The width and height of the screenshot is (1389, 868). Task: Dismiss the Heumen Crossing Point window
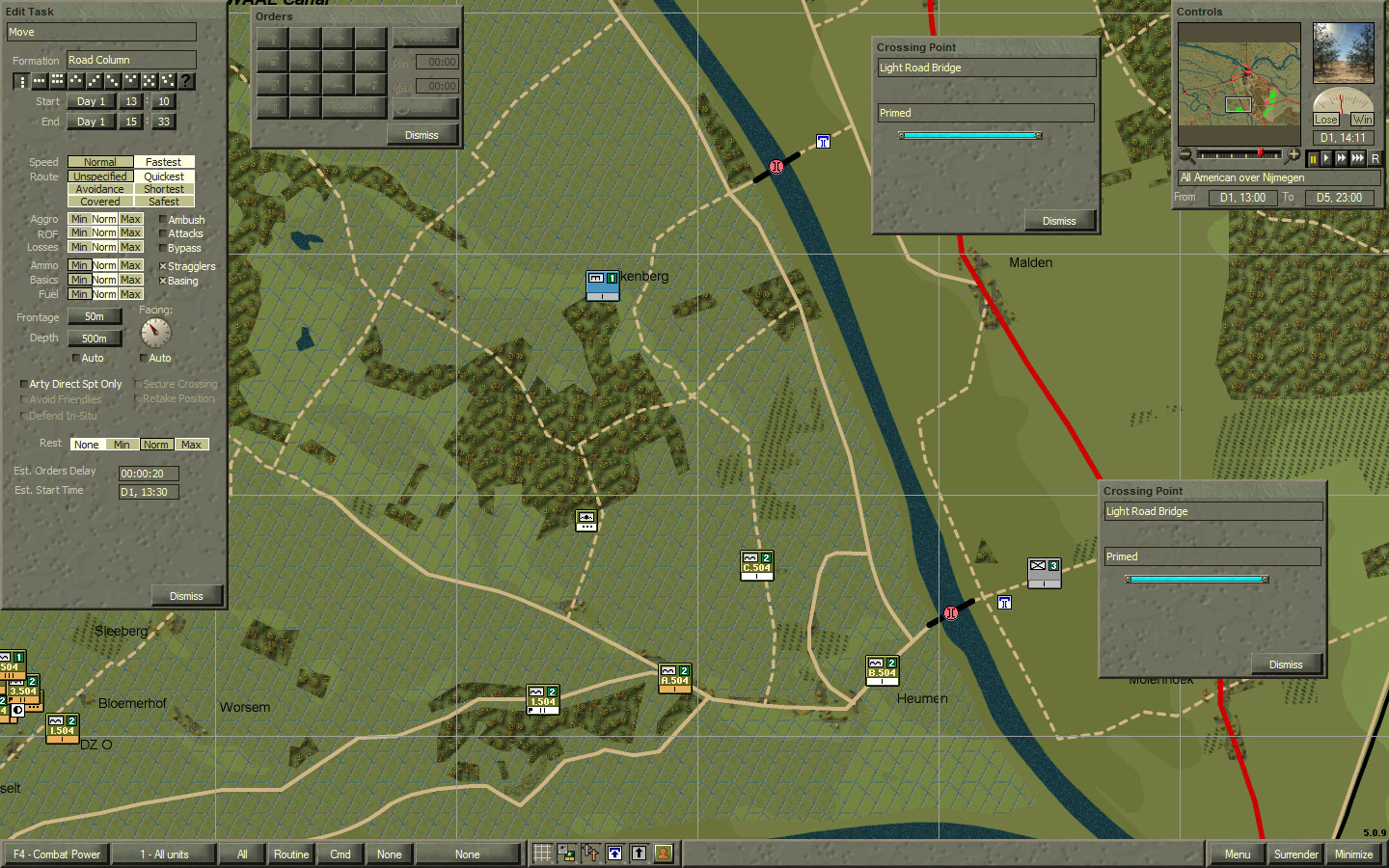click(1287, 664)
